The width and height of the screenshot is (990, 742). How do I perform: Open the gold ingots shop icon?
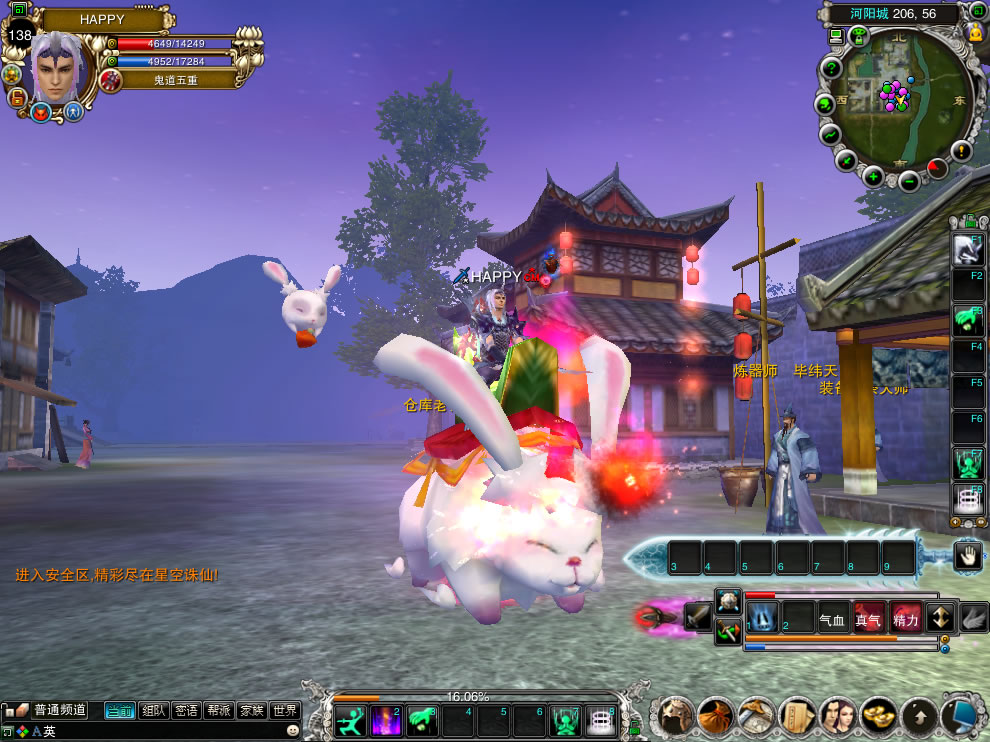pyautogui.click(x=878, y=716)
